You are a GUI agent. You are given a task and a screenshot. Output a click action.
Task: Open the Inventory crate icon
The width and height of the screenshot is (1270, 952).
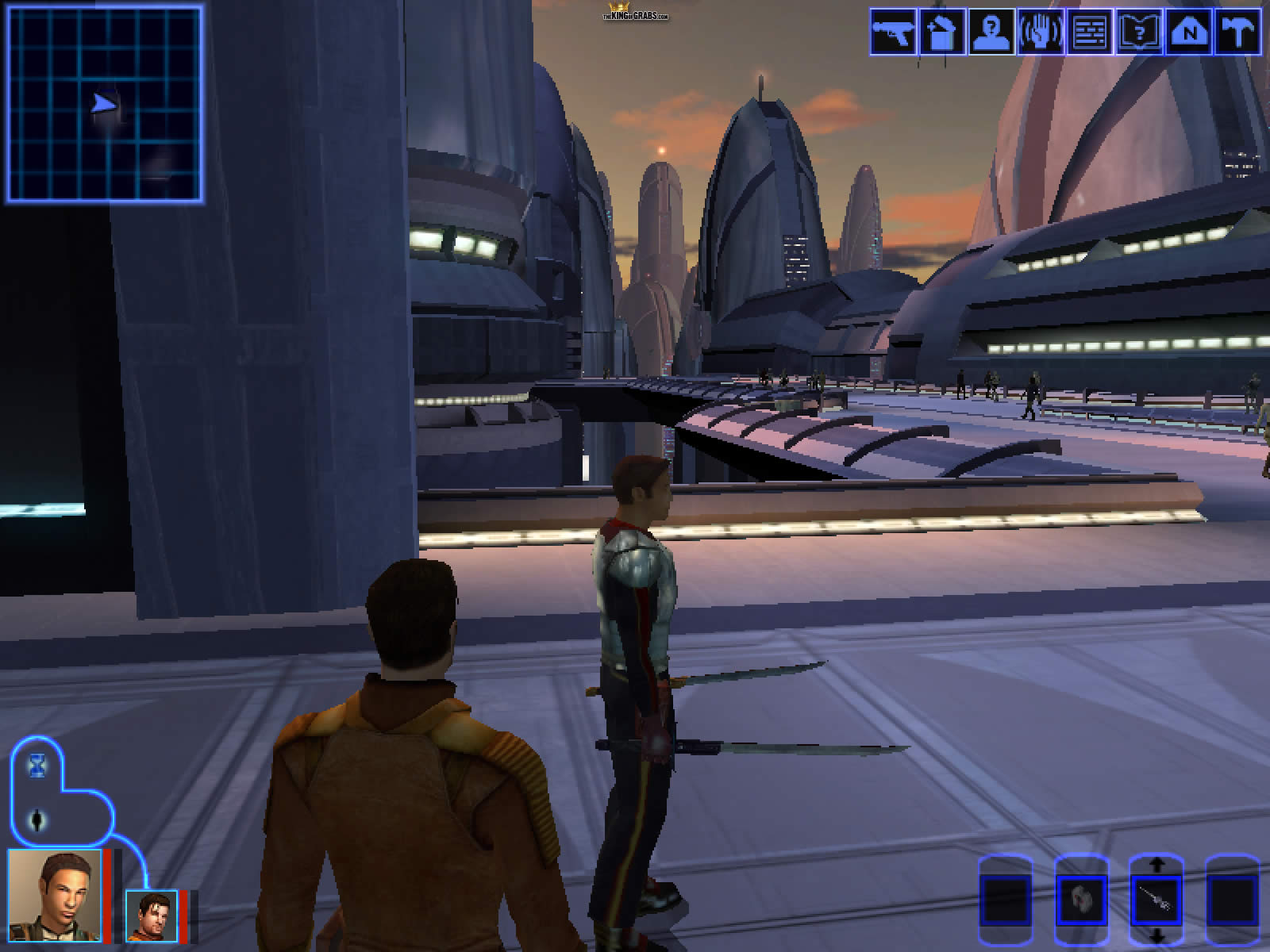942,32
